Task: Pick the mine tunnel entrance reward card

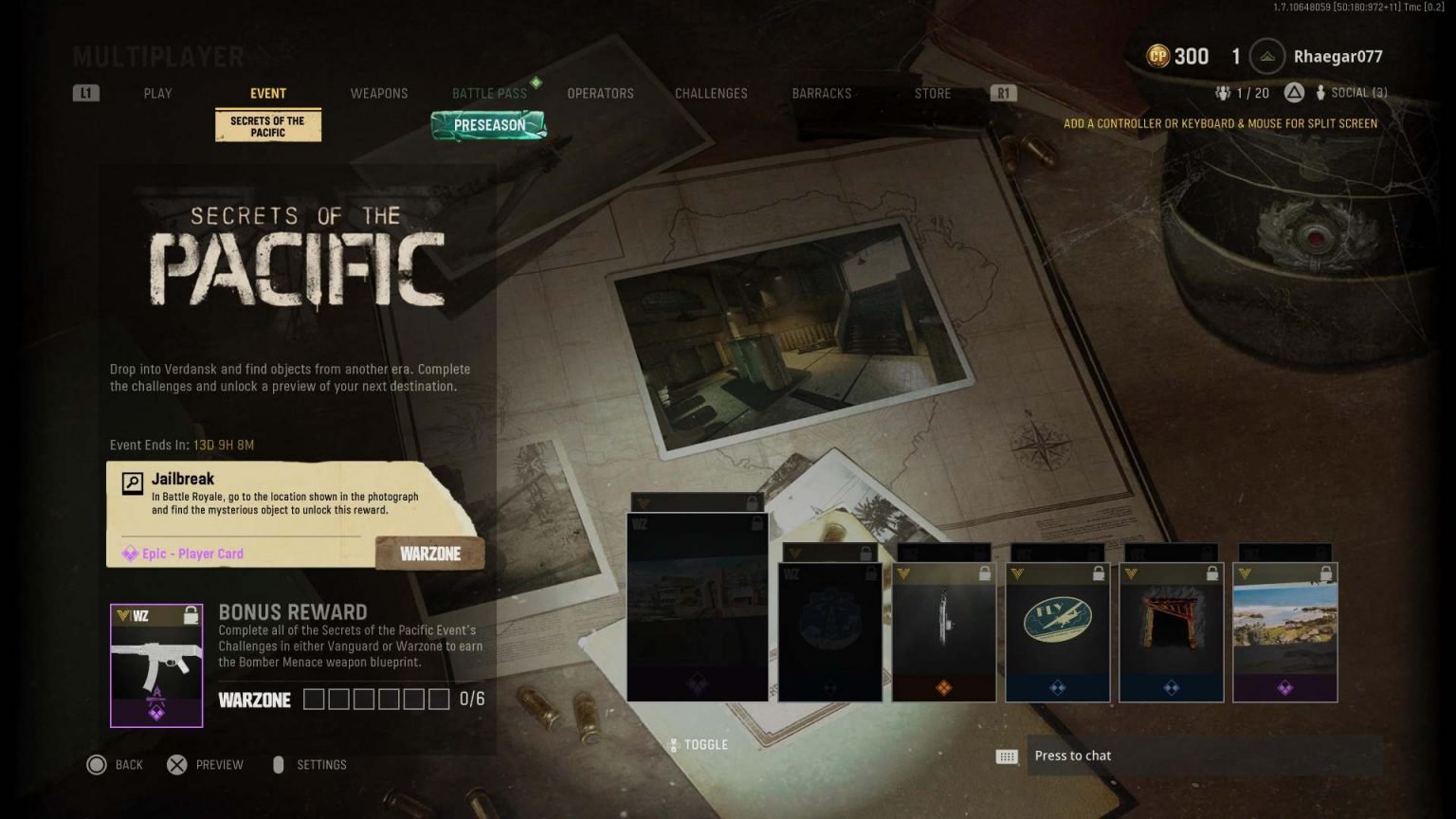Action: coord(1171,632)
